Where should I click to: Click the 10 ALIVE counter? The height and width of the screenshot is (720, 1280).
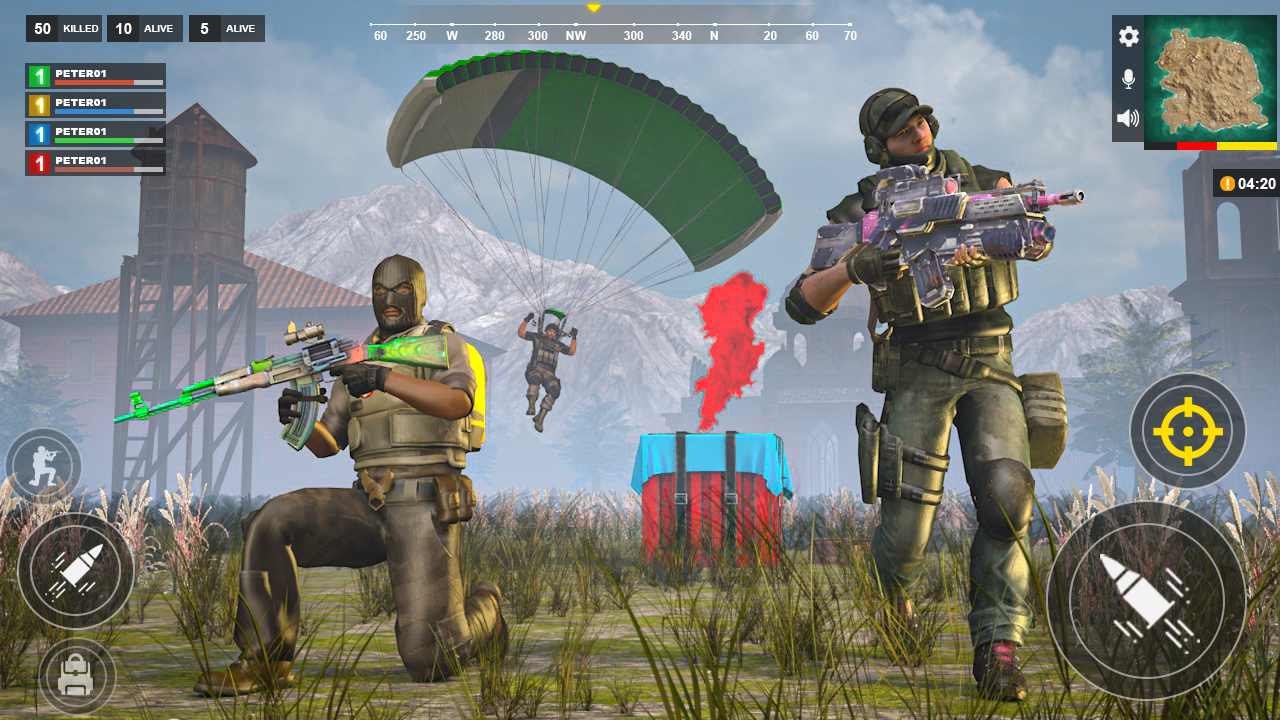(x=144, y=28)
